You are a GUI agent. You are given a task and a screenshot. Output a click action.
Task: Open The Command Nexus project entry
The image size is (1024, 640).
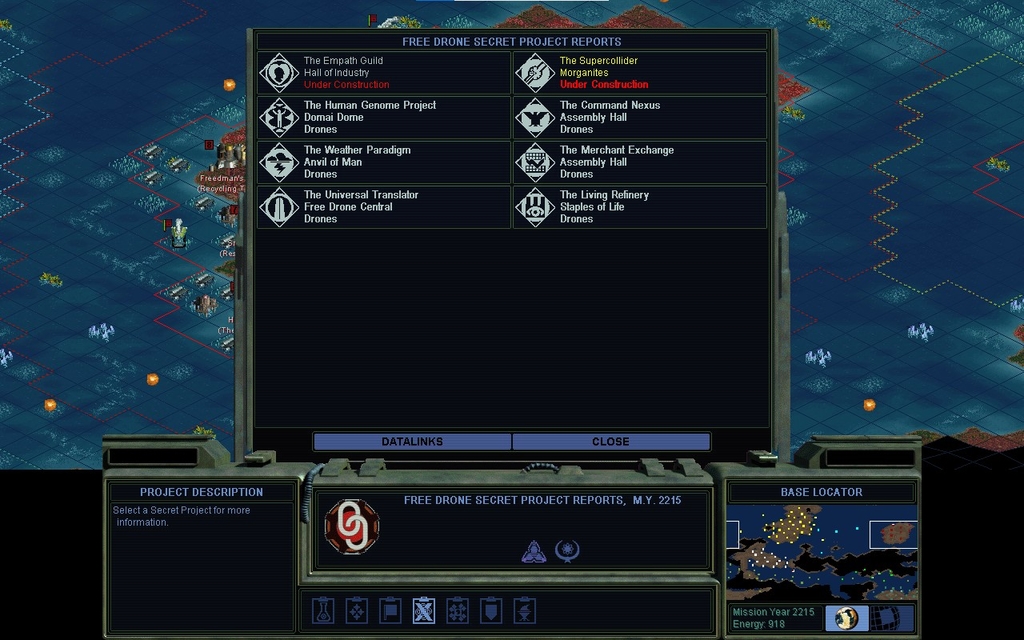pyautogui.click(x=640, y=117)
